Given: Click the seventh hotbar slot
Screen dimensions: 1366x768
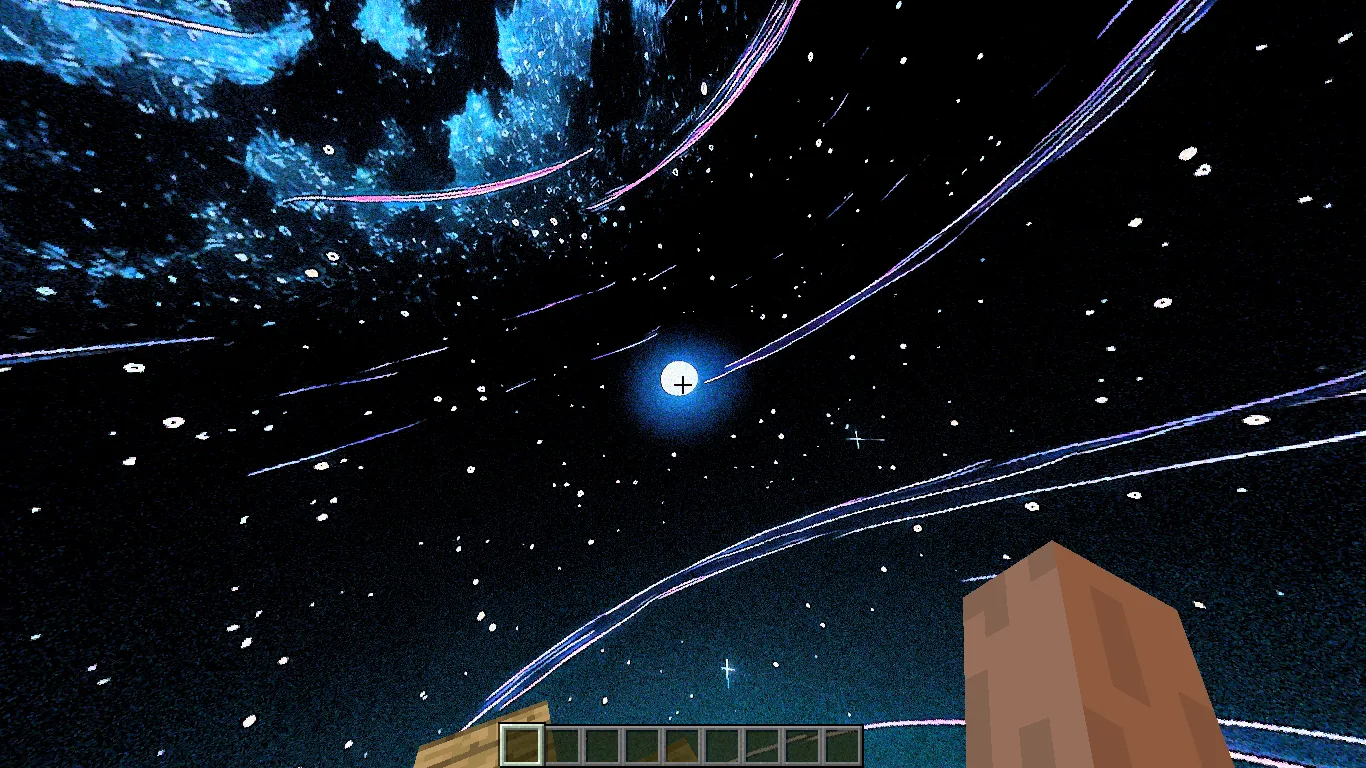Looking at the screenshot, I should click(762, 745).
